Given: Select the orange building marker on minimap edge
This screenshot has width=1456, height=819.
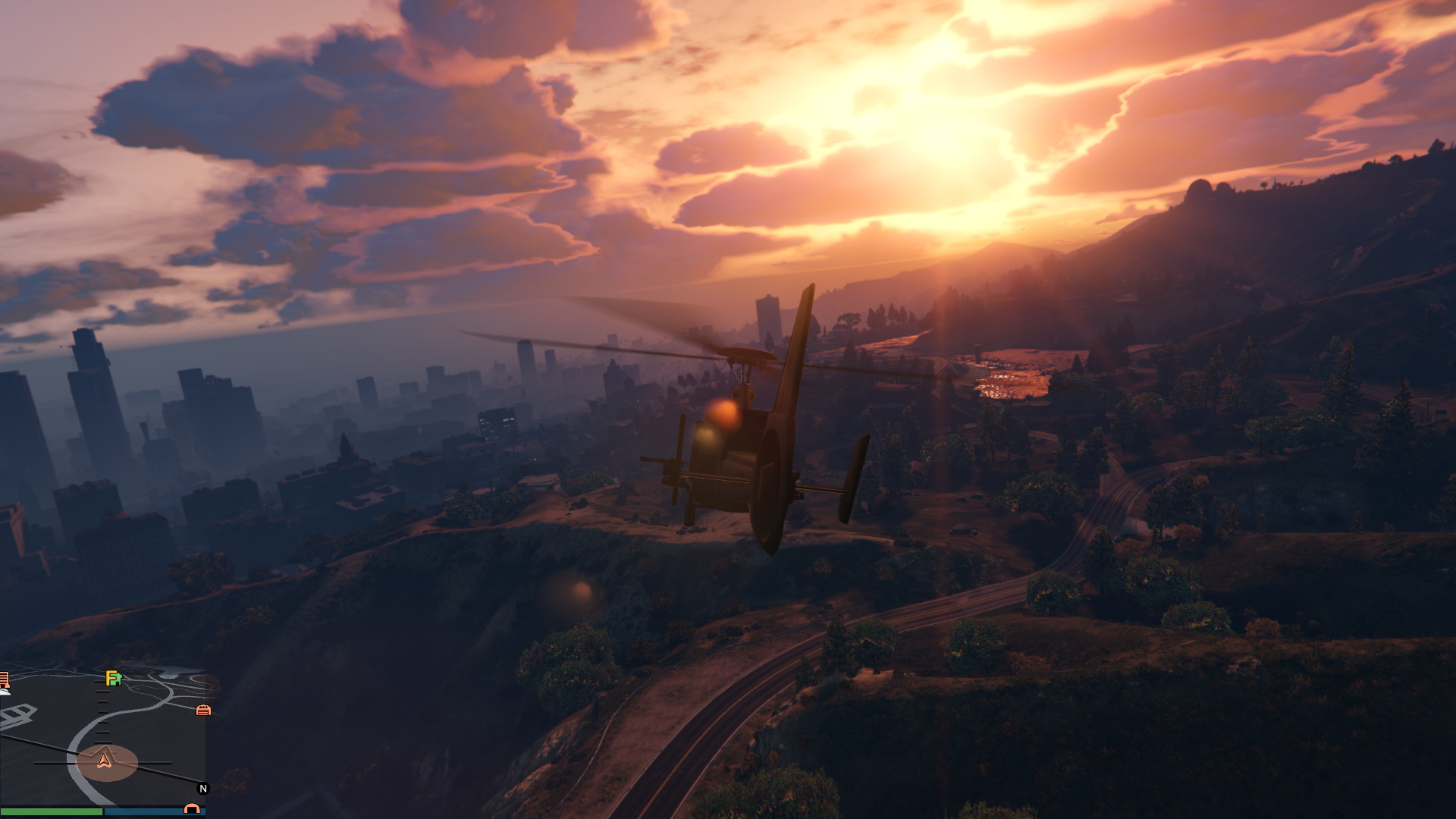Looking at the screenshot, I should click(x=4, y=679).
